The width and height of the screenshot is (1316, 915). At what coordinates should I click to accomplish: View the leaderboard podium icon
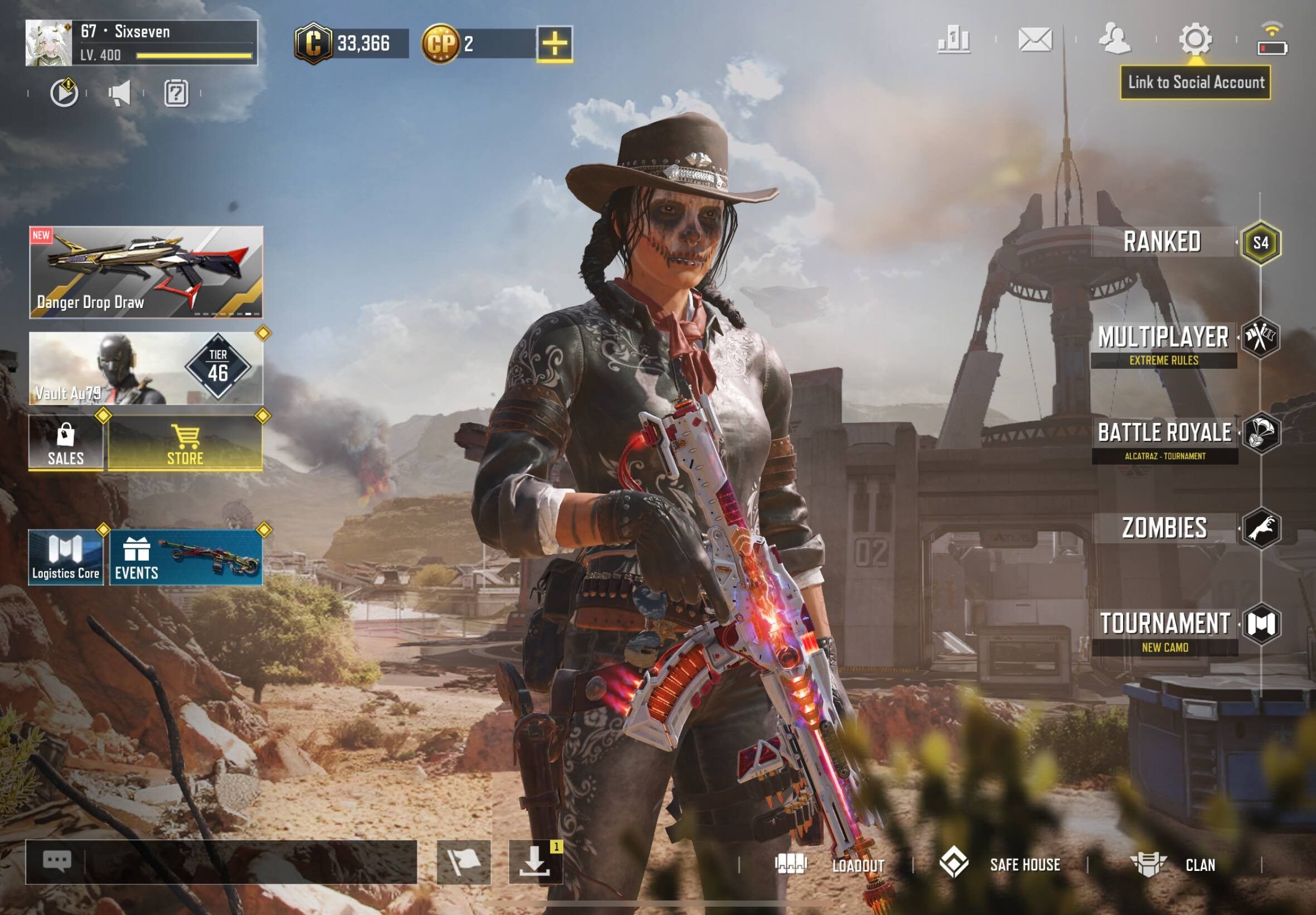(x=954, y=40)
